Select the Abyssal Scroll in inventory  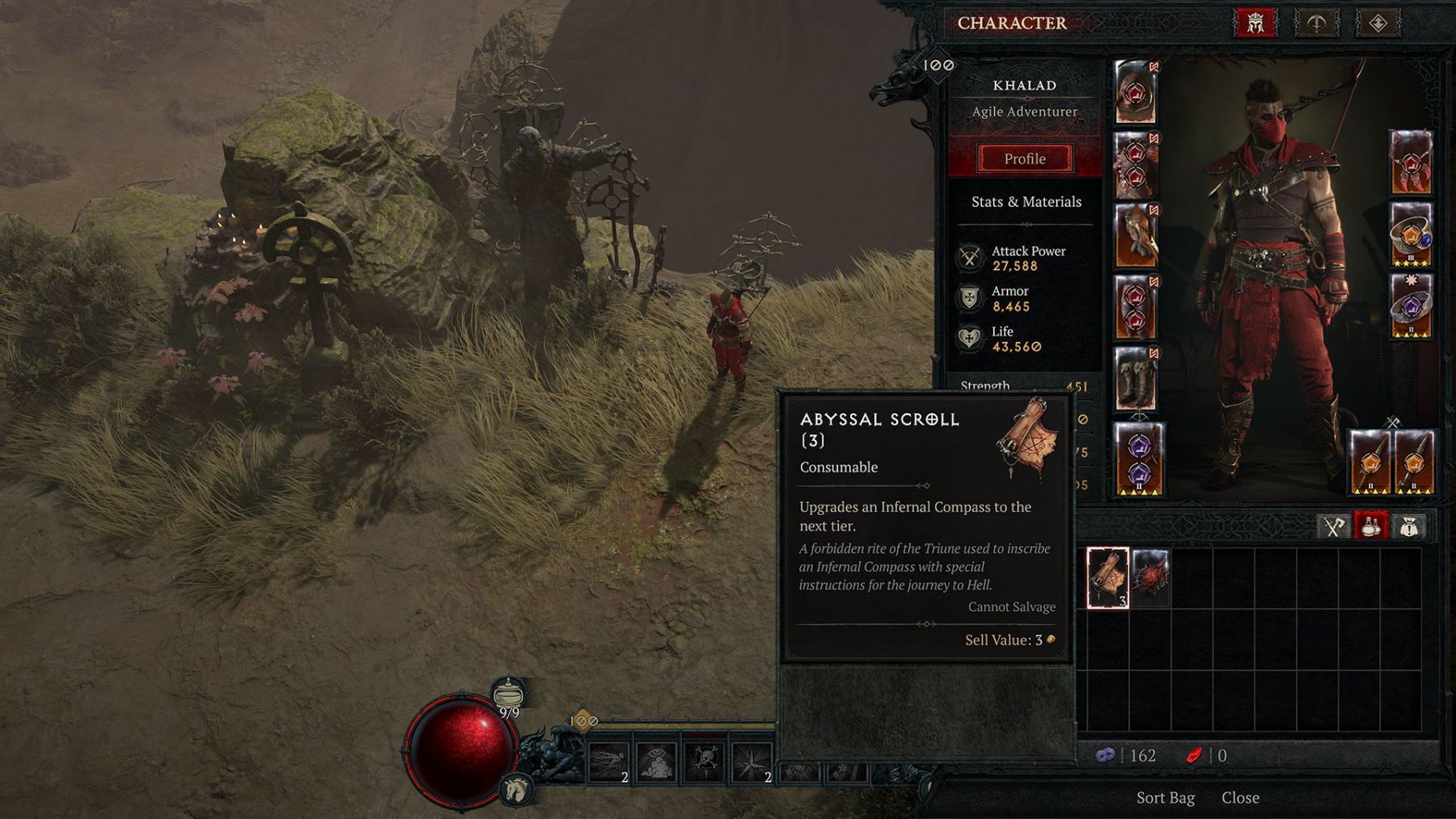[x=1107, y=577]
